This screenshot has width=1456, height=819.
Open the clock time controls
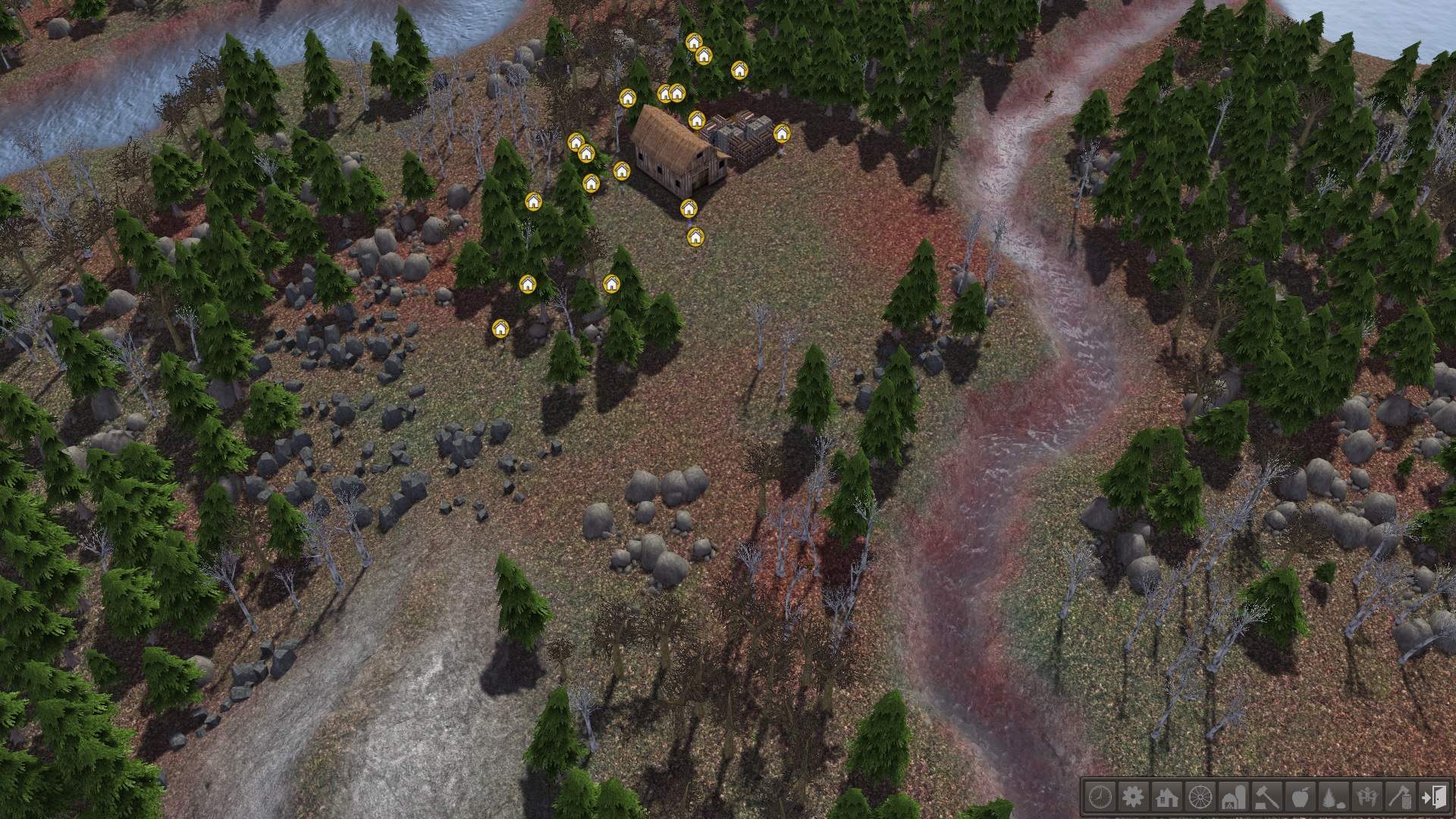1100,797
